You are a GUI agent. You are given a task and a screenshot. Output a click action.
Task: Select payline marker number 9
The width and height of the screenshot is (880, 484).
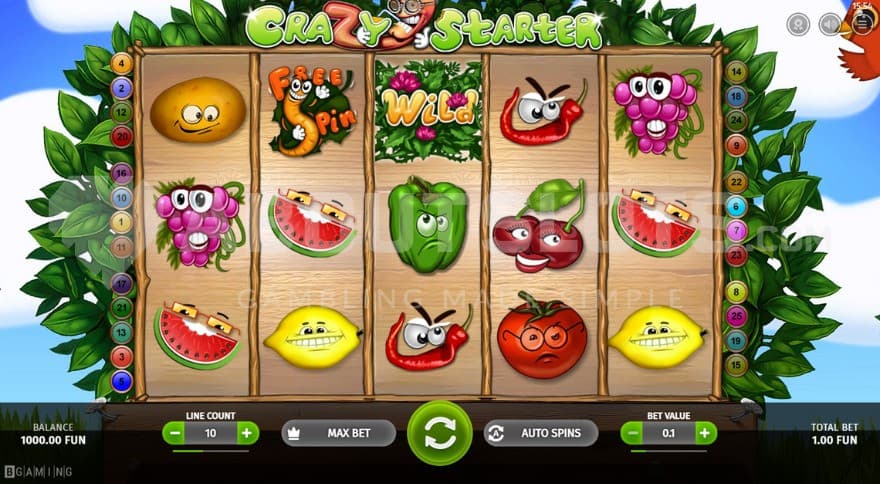(737, 146)
